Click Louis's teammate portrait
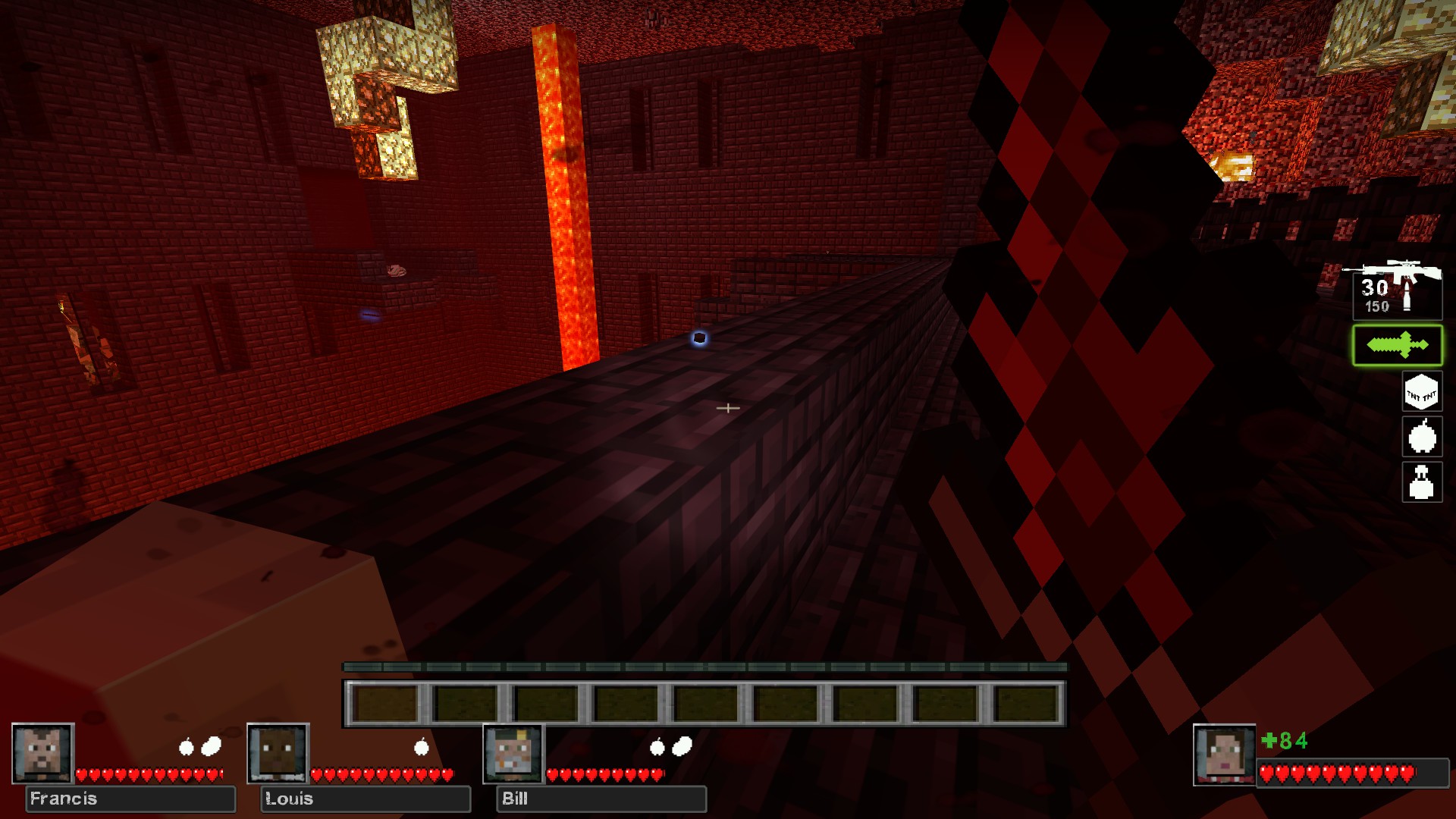Screen dimensions: 1456x819 (x=278, y=753)
